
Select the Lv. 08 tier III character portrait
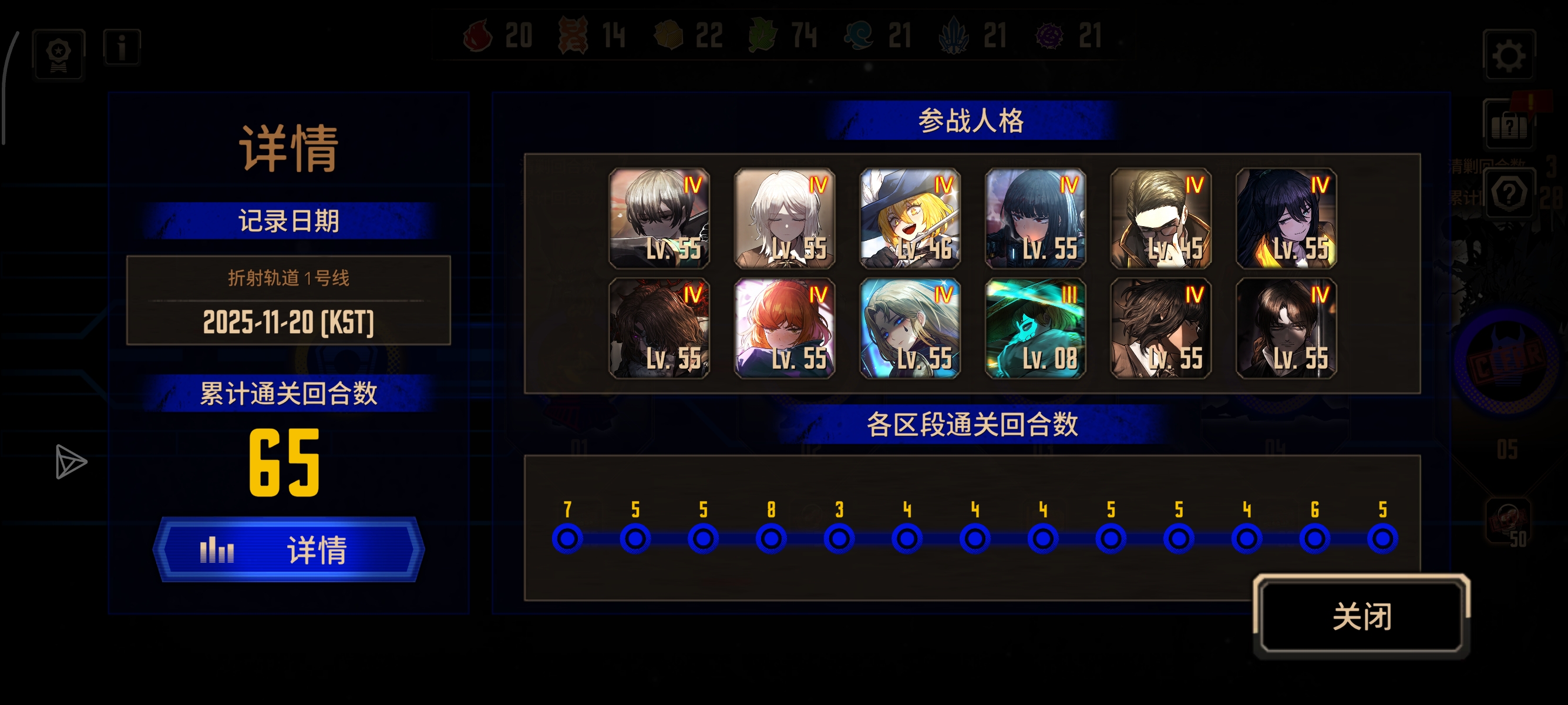pyautogui.click(x=1034, y=329)
